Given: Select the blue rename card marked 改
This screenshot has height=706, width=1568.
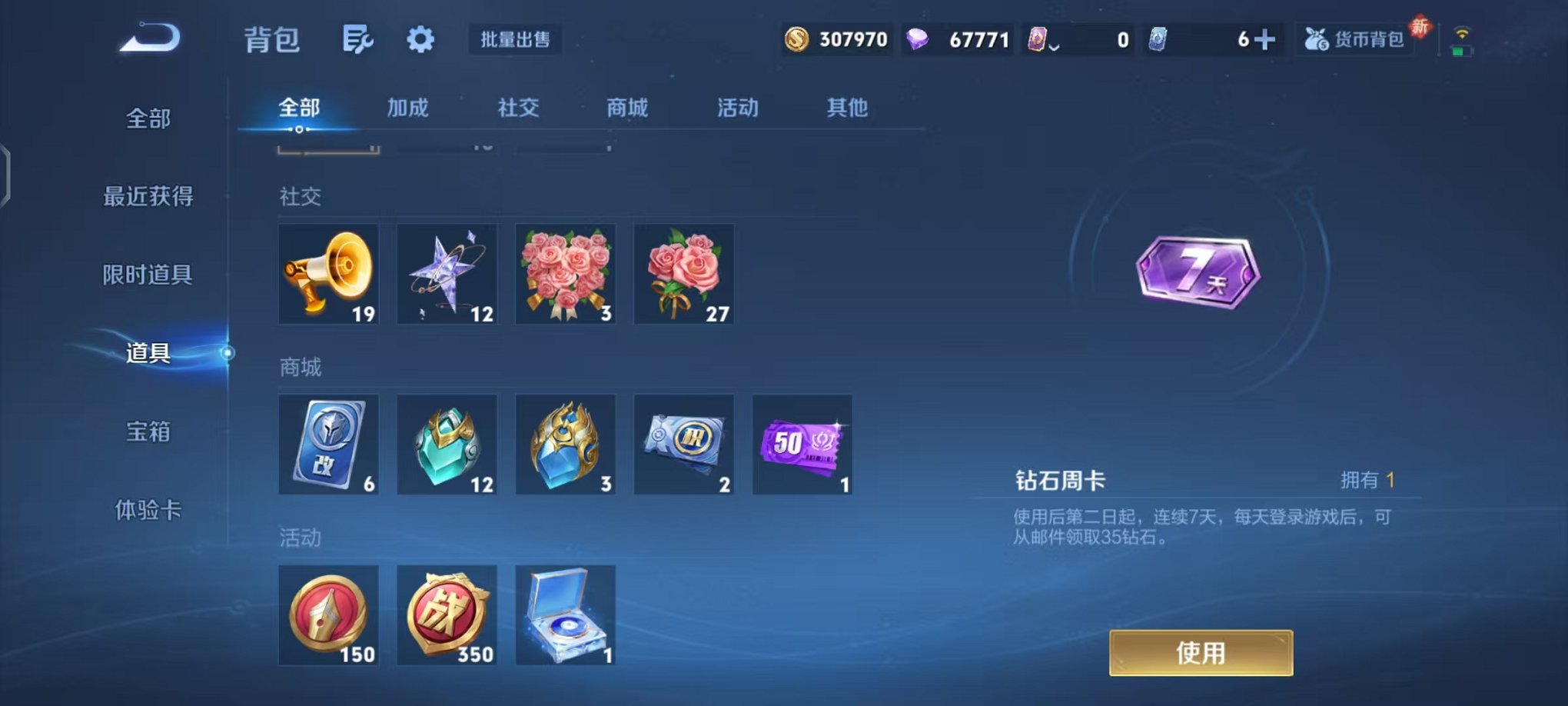Looking at the screenshot, I should pyautogui.click(x=328, y=446).
